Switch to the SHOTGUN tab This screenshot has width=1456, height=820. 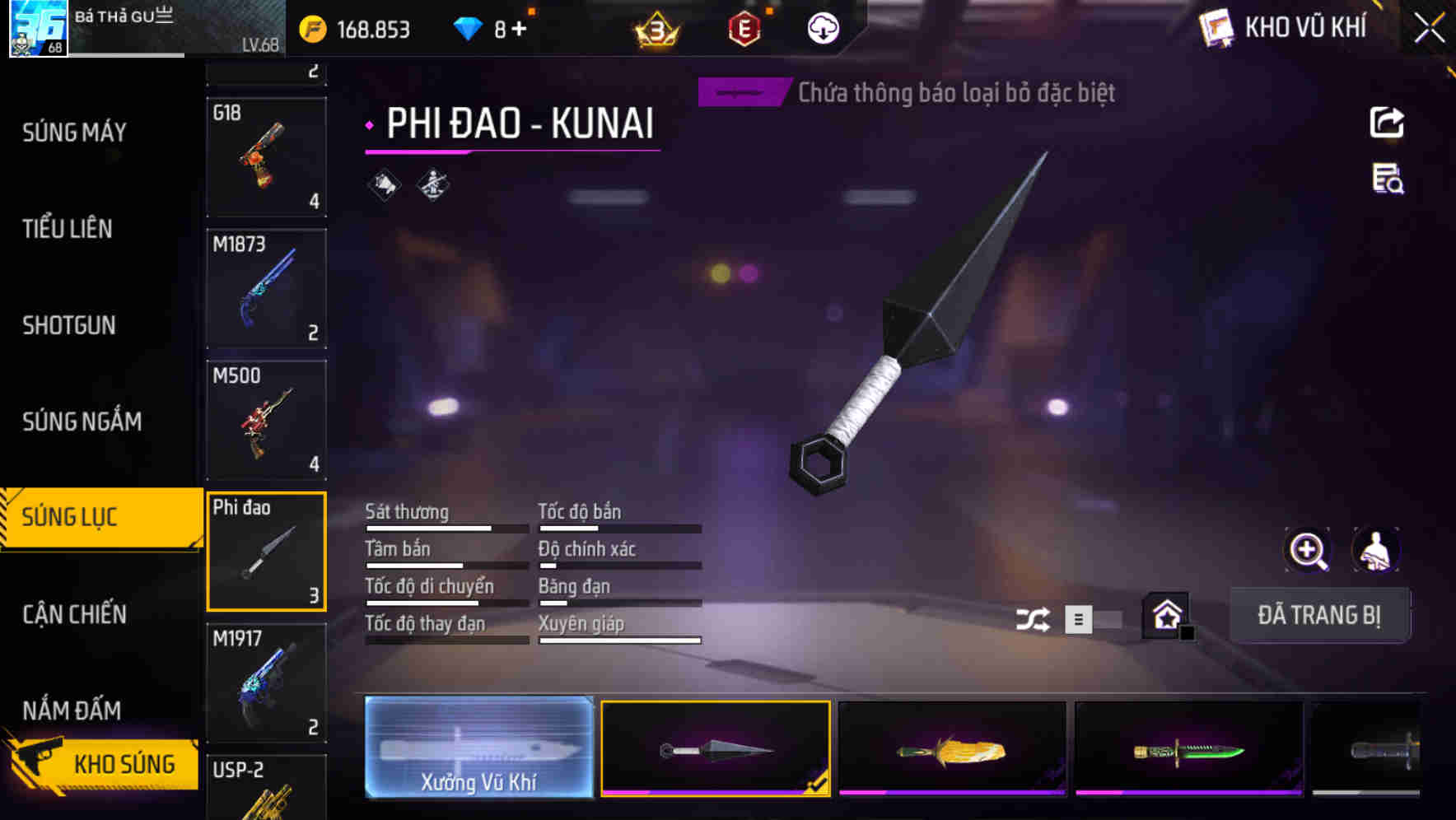click(68, 325)
